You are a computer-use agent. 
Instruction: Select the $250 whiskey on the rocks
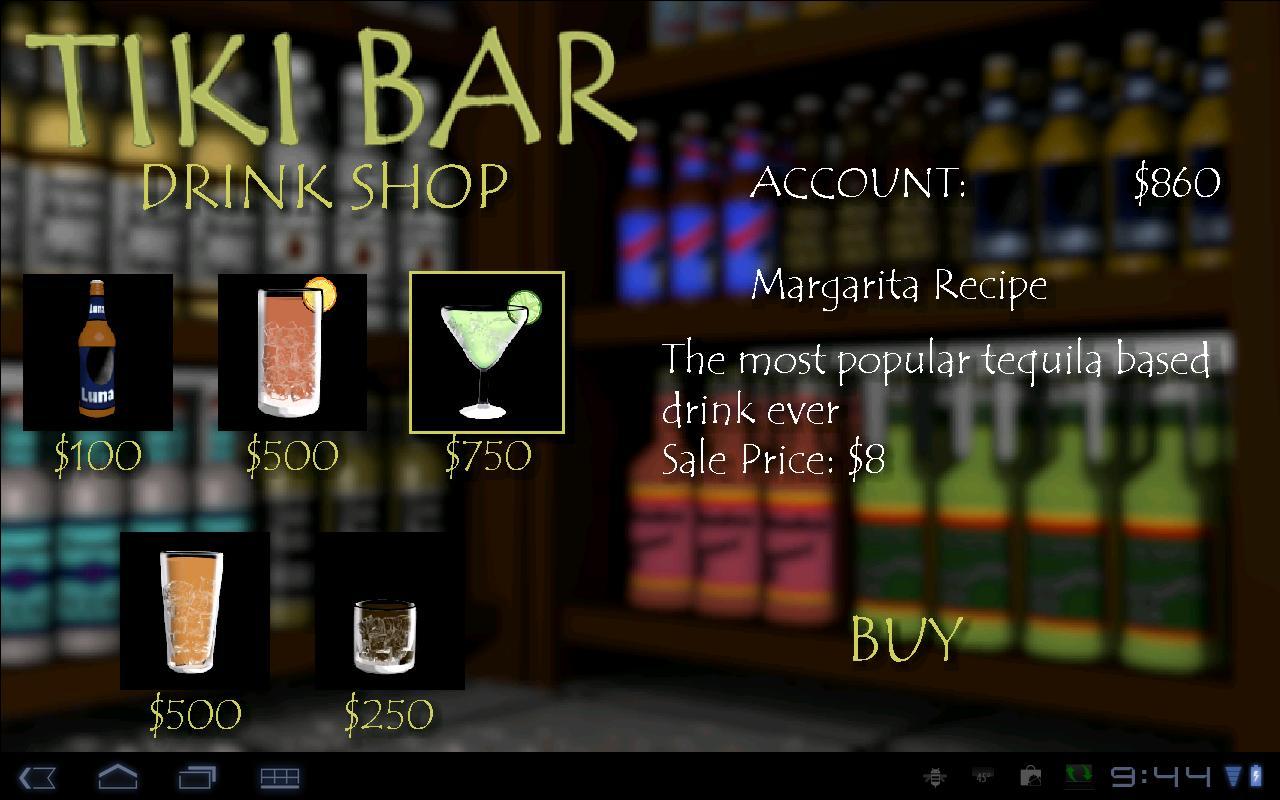coord(390,611)
